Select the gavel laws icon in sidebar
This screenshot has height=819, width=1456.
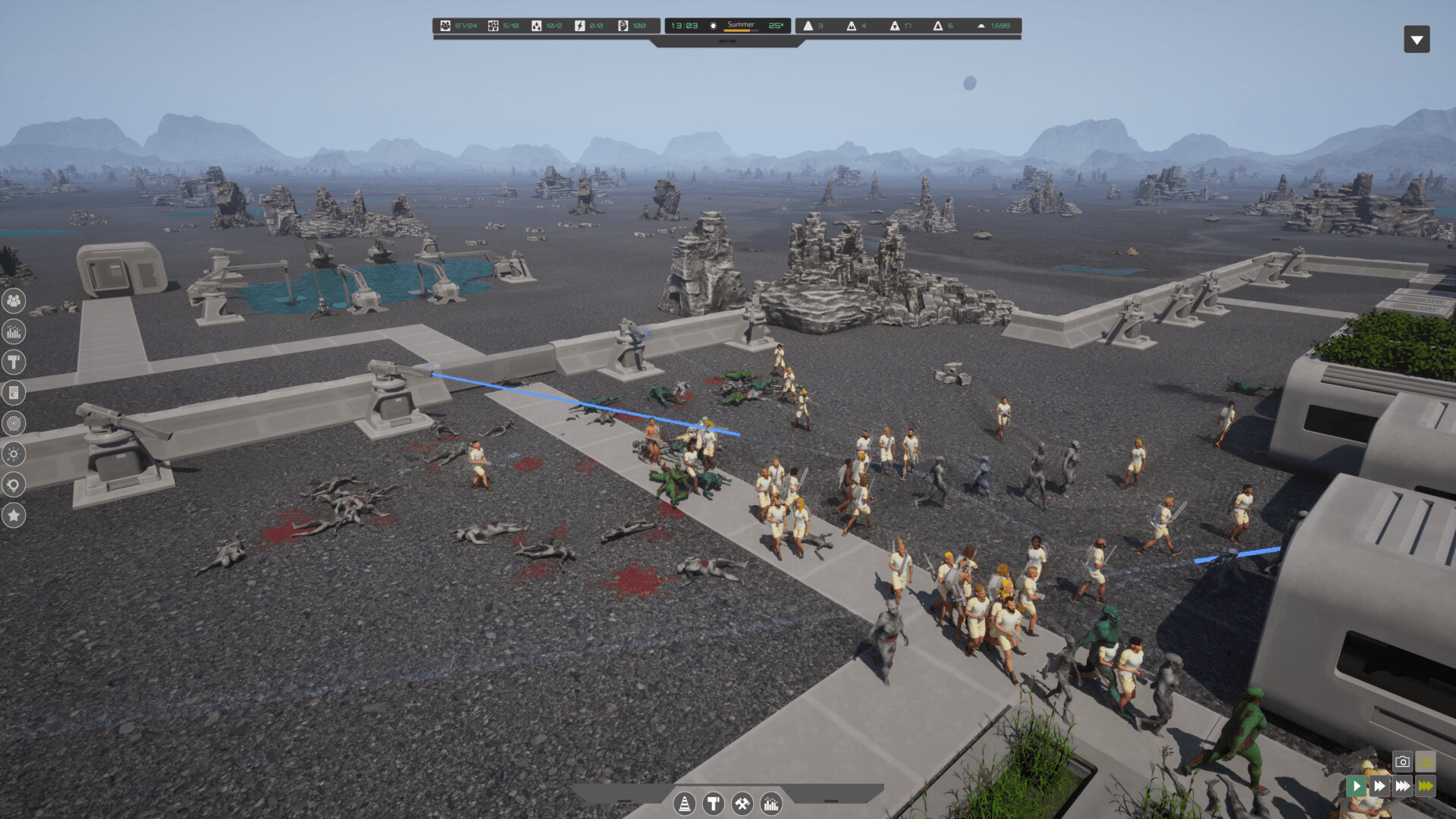click(x=14, y=362)
